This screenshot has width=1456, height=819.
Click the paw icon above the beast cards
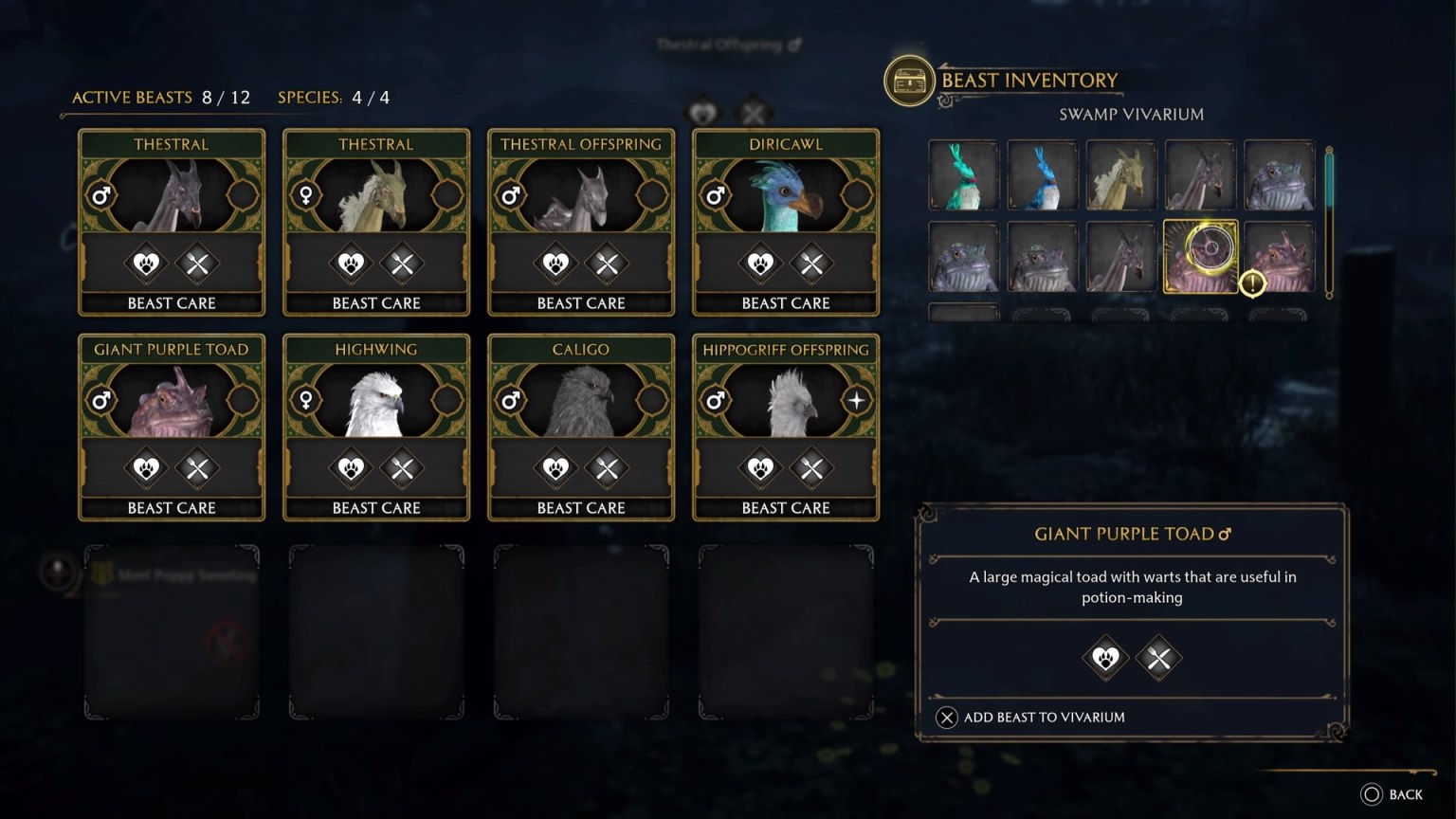(x=701, y=114)
